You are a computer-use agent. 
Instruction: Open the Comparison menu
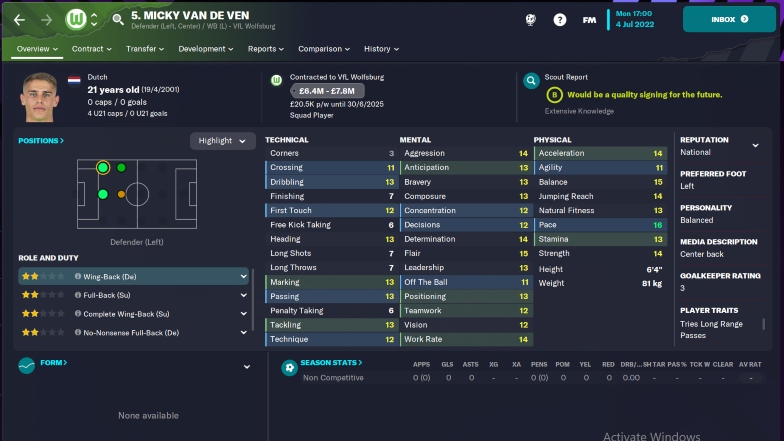pyautogui.click(x=323, y=48)
